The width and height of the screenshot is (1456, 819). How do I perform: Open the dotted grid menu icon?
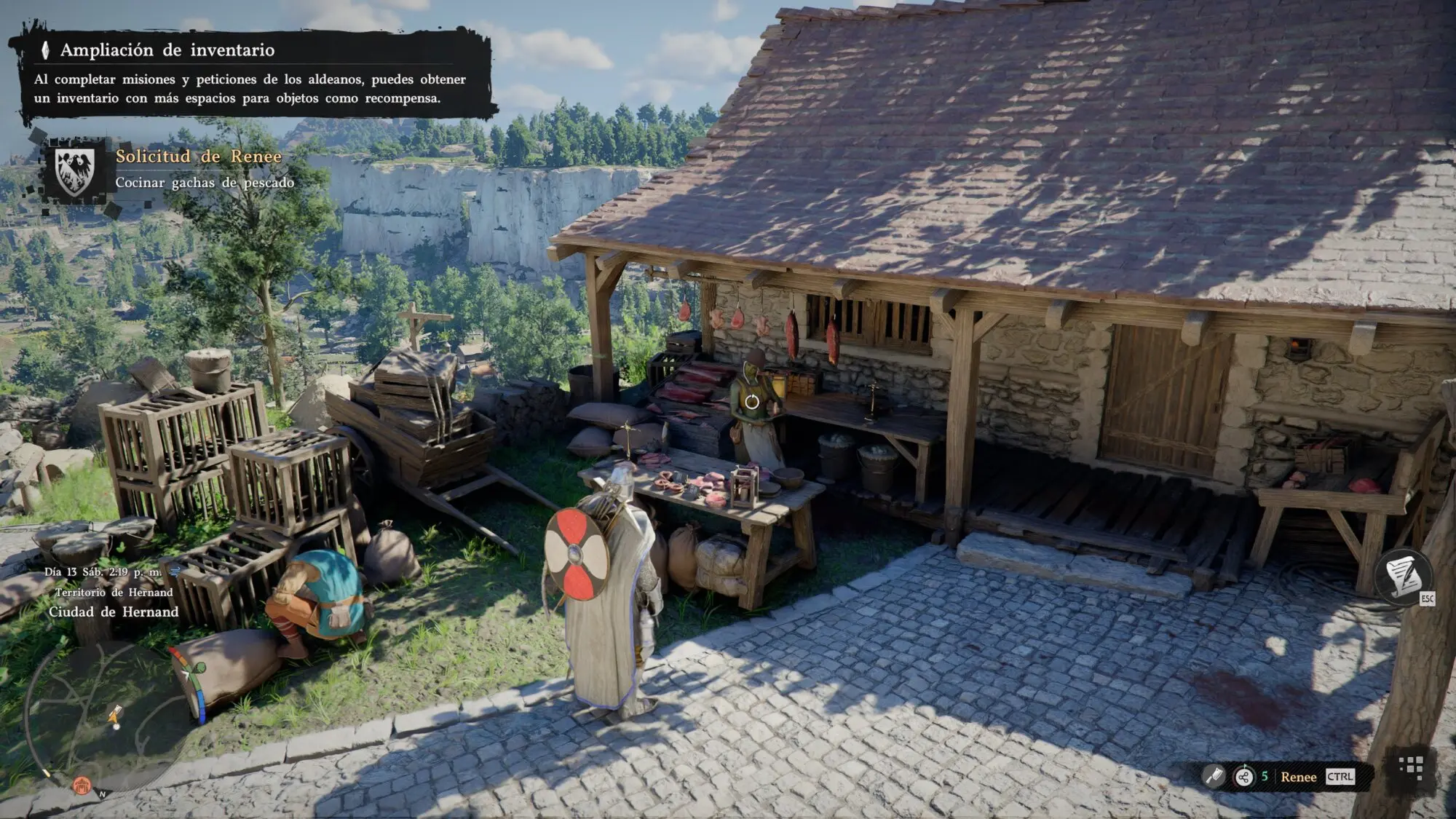click(x=1411, y=767)
